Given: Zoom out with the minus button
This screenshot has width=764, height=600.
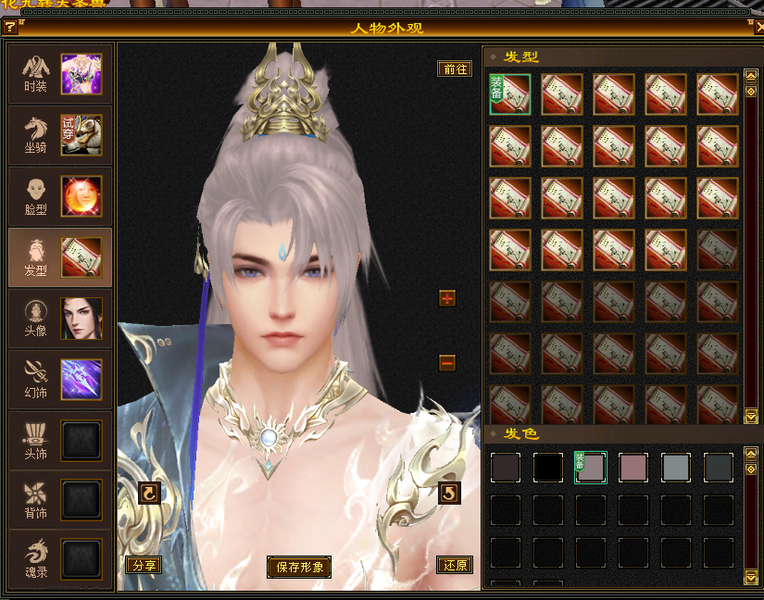Looking at the screenshot, I should [x=447, y=362].
